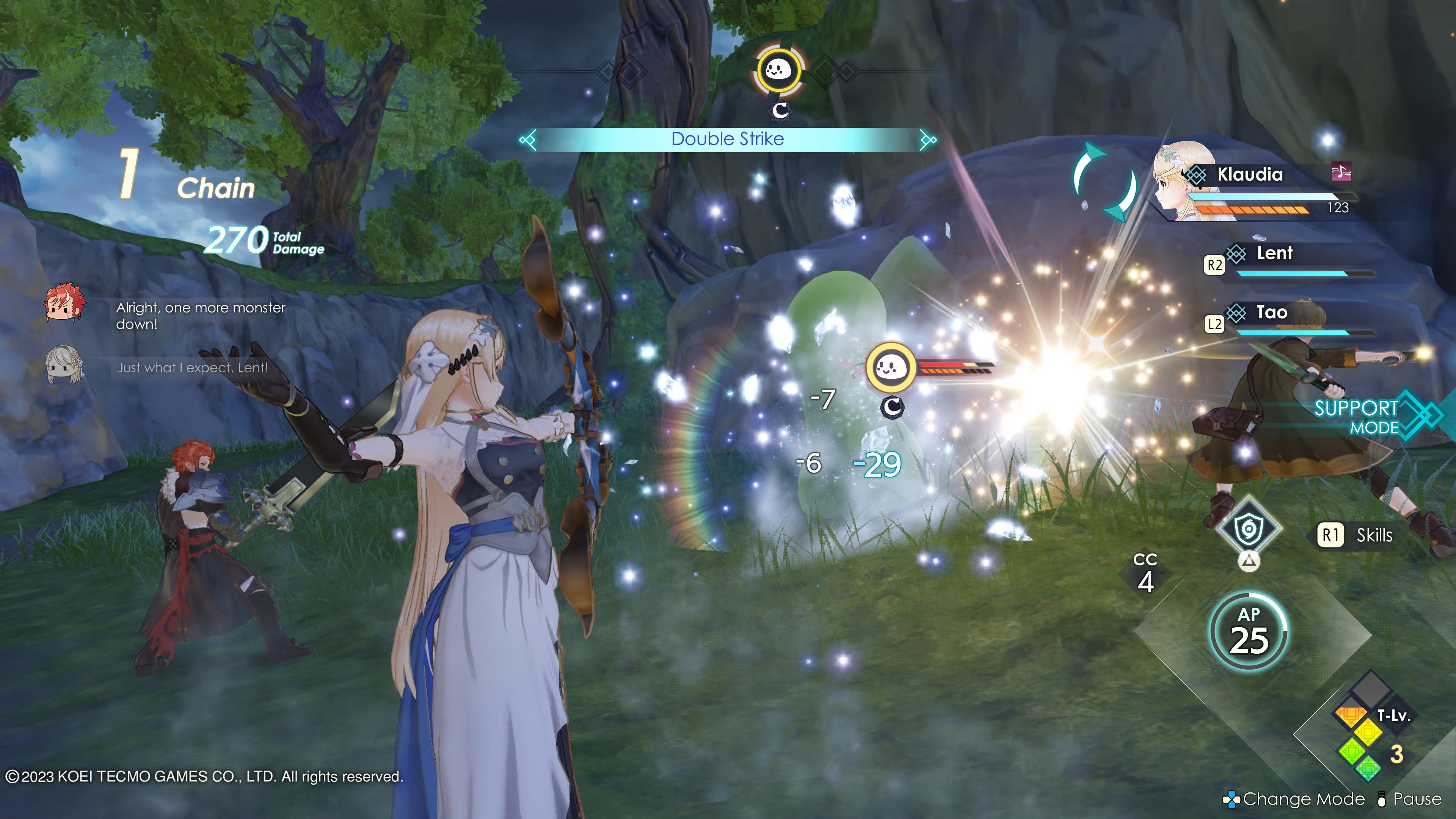Switch to party member Lent
Screen dimensions: 1456x819
pos(1274,253)
